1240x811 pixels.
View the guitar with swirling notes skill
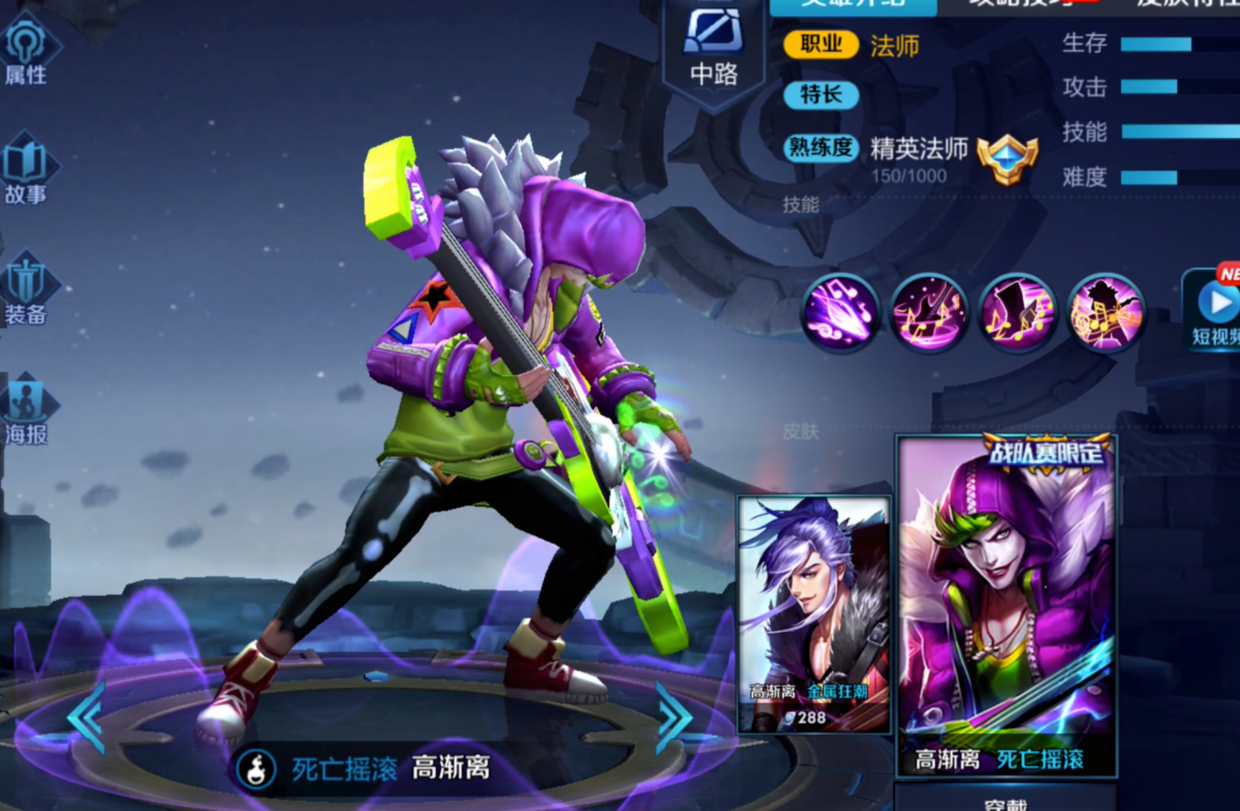click(929, 313)
